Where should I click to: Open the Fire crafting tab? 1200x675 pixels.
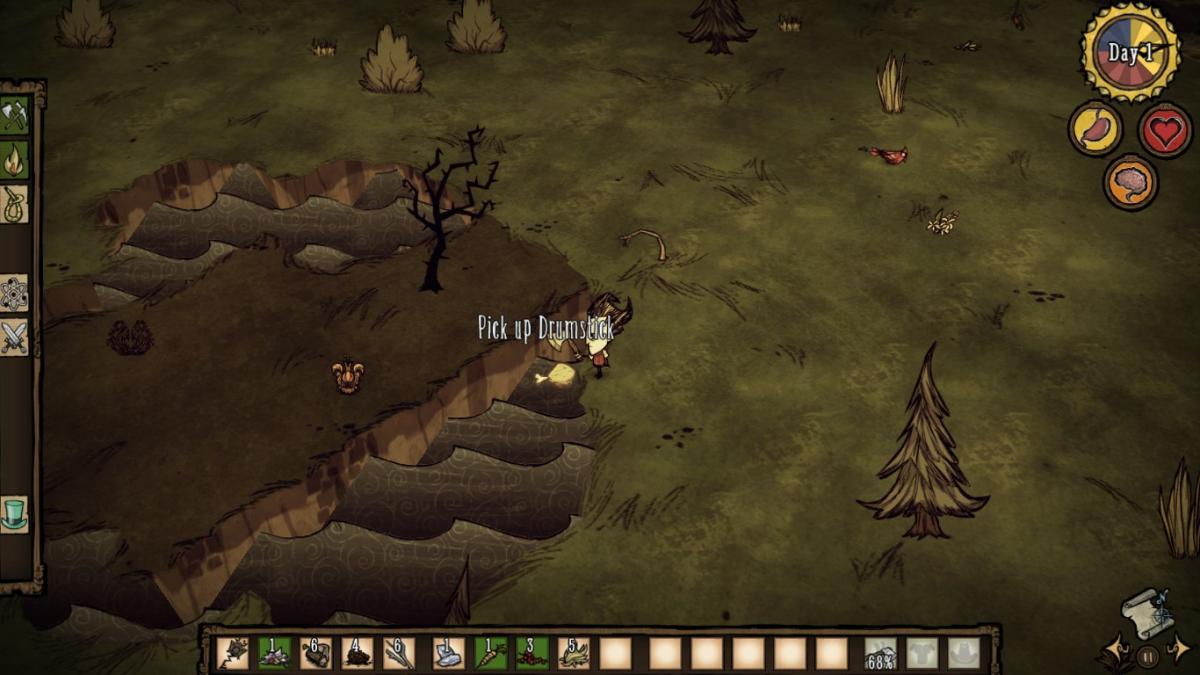14,158
